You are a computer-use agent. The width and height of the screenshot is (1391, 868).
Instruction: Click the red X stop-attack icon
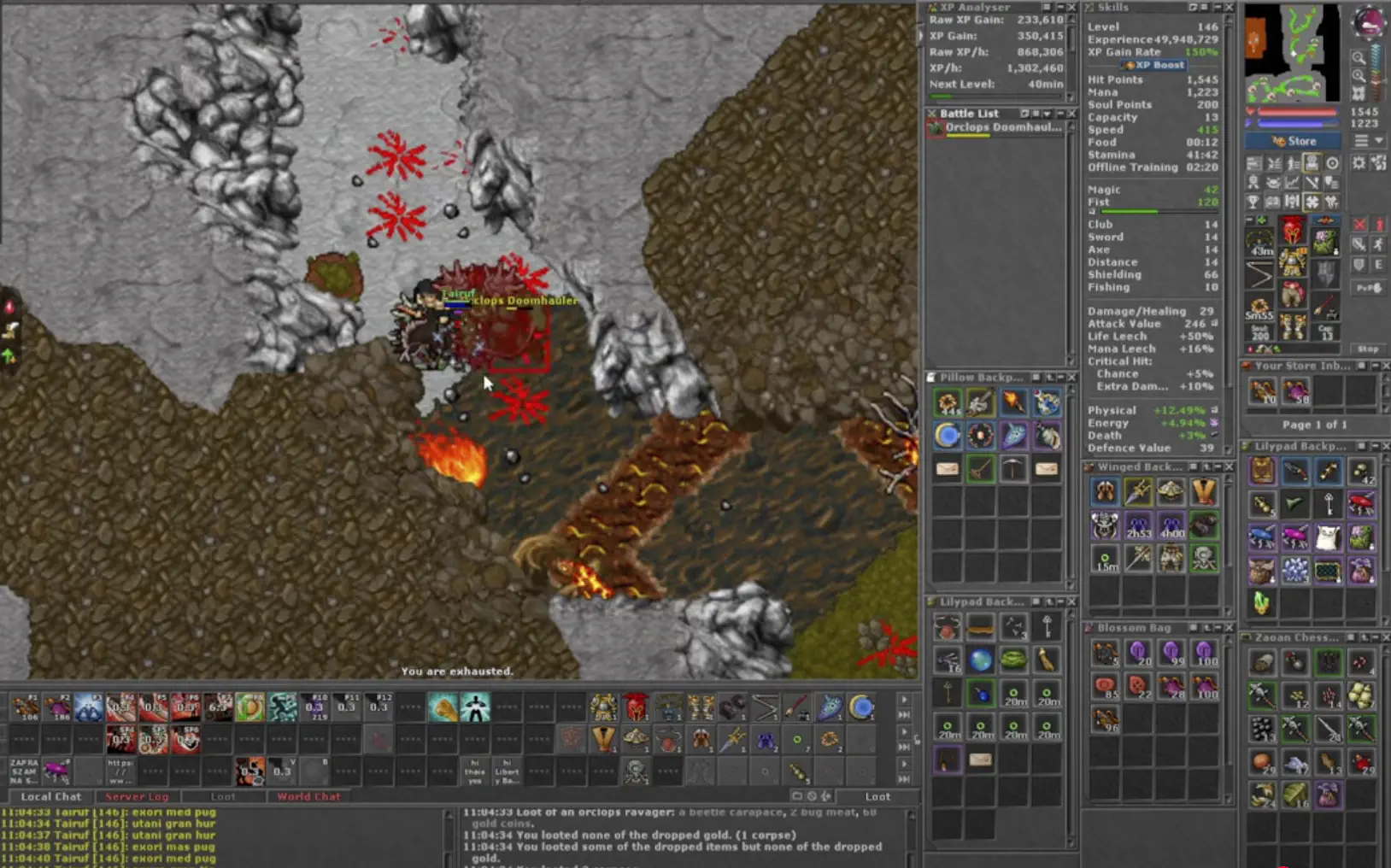pos(1359,224)
